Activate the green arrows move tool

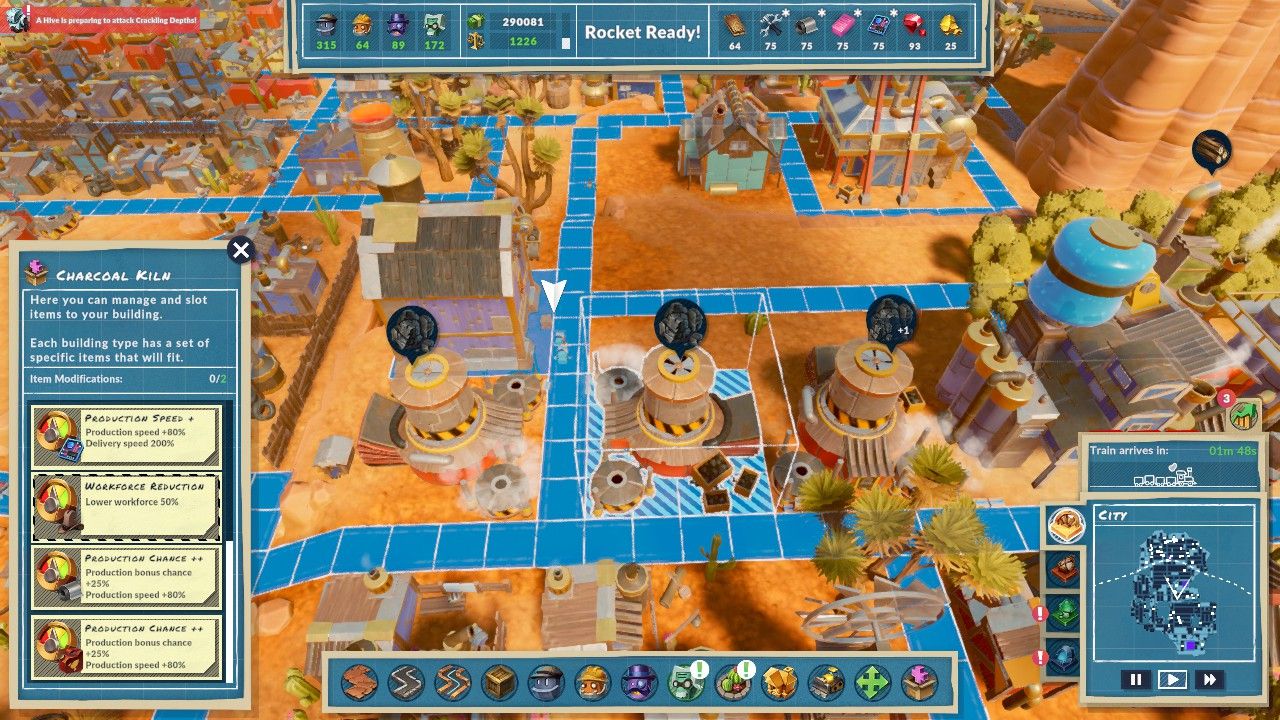(872, 684)
